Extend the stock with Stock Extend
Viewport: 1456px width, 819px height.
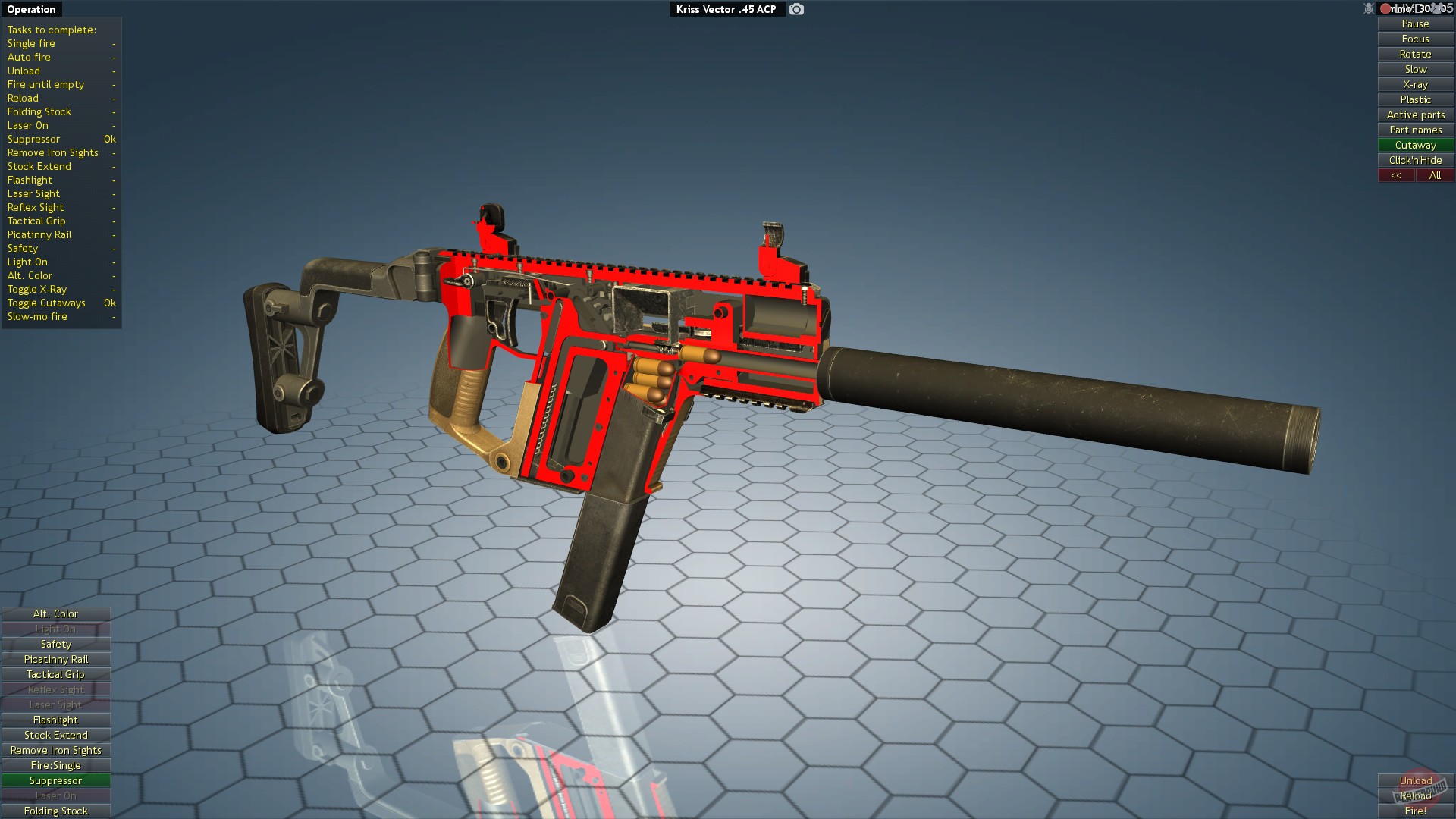click(55, 735)
